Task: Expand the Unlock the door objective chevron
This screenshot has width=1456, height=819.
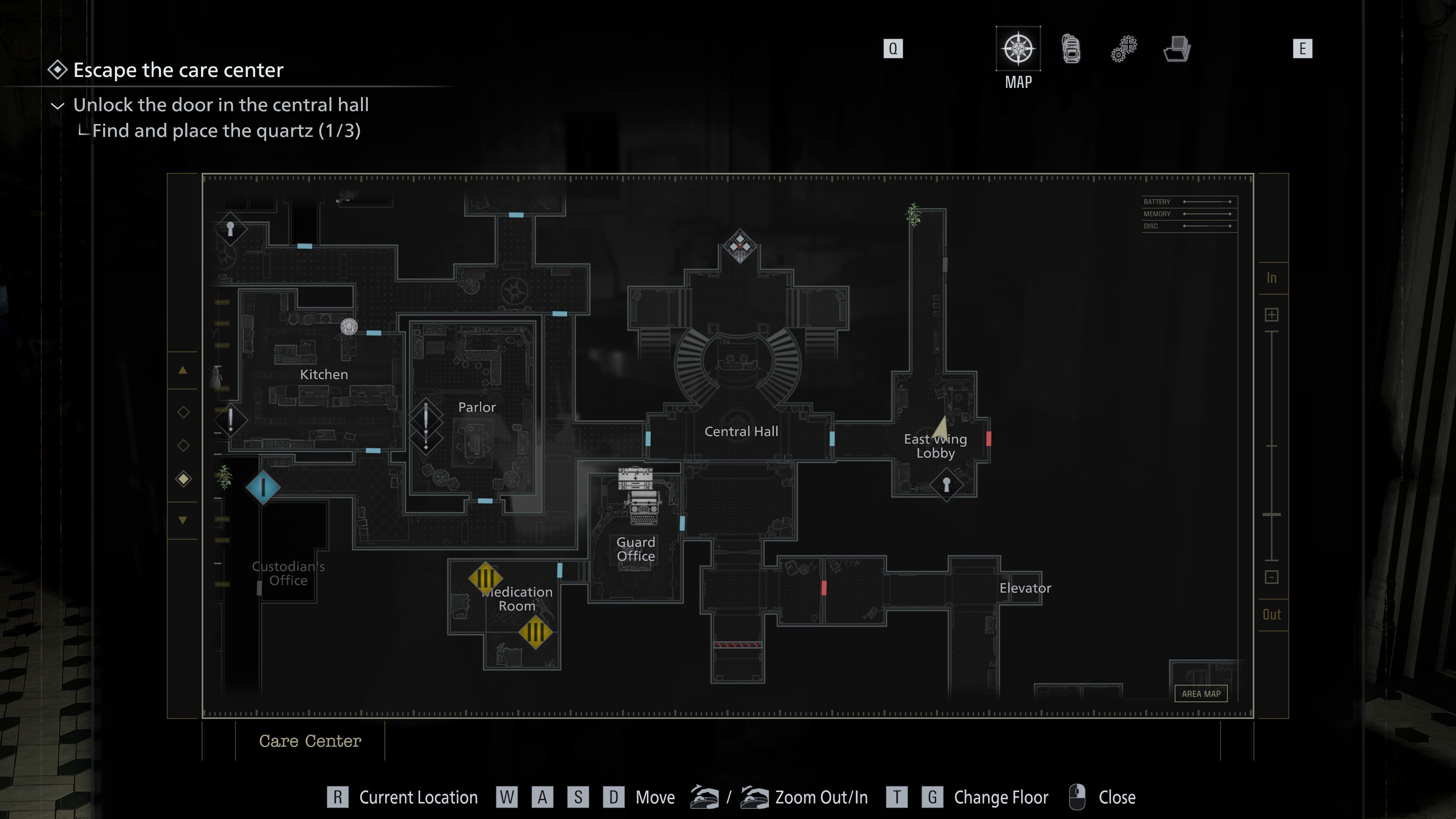Action: 58,106
